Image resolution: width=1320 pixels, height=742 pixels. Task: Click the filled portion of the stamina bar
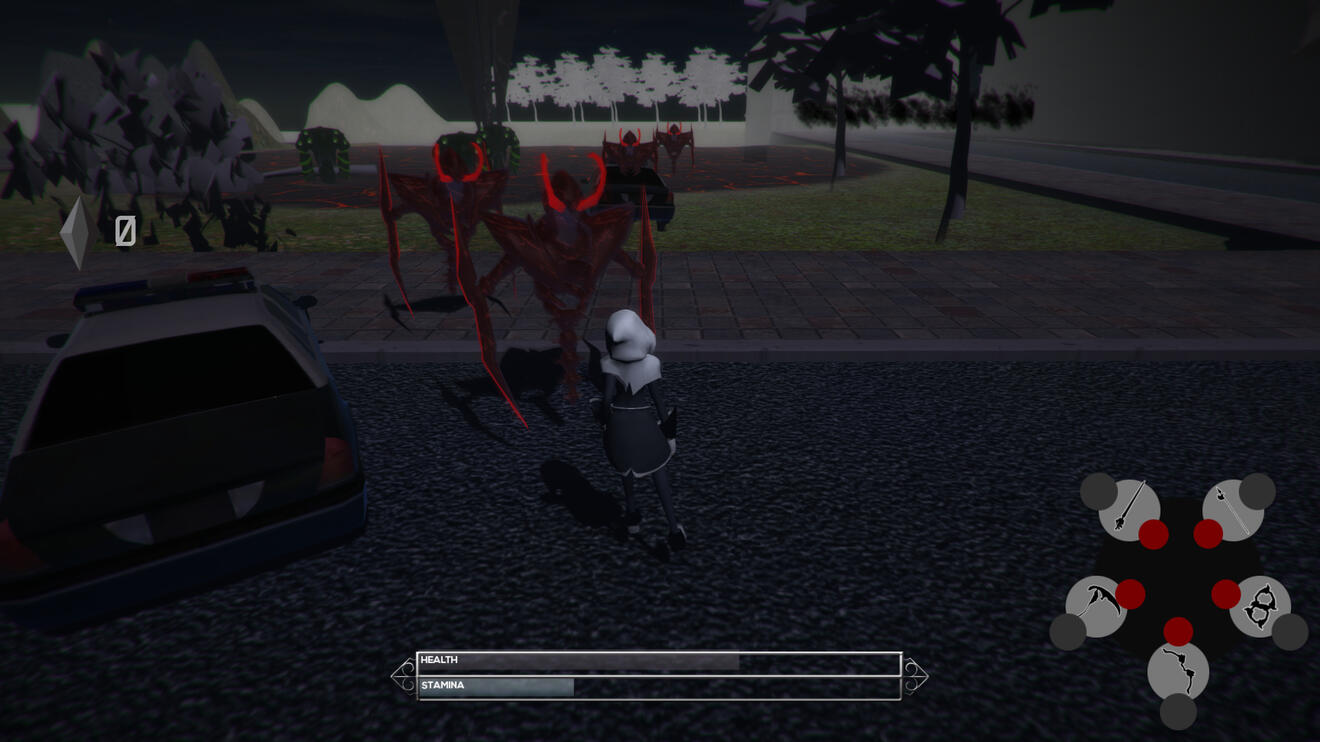click(x=500, y=686)
